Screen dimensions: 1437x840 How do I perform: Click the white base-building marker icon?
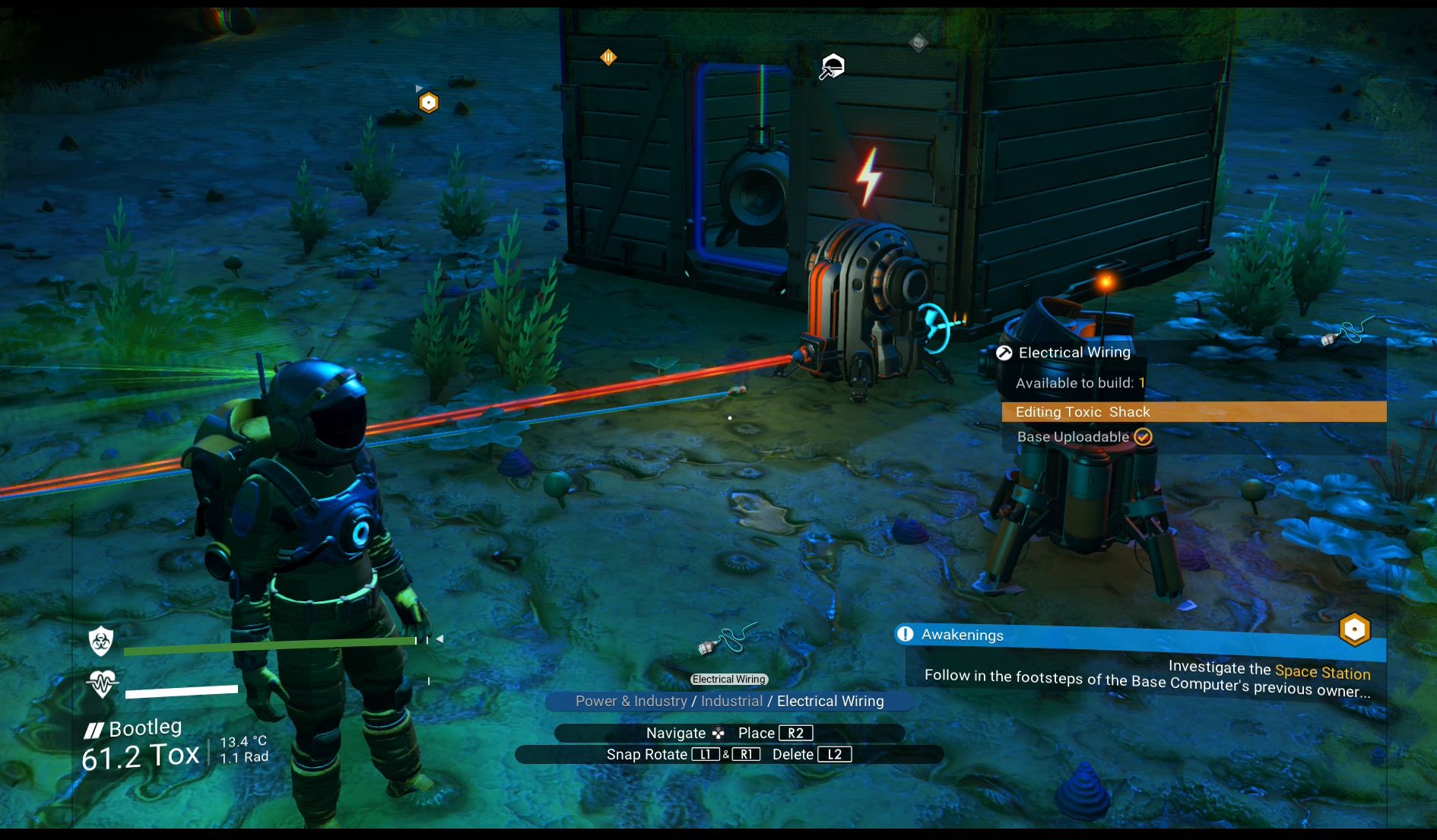point(831,67)
